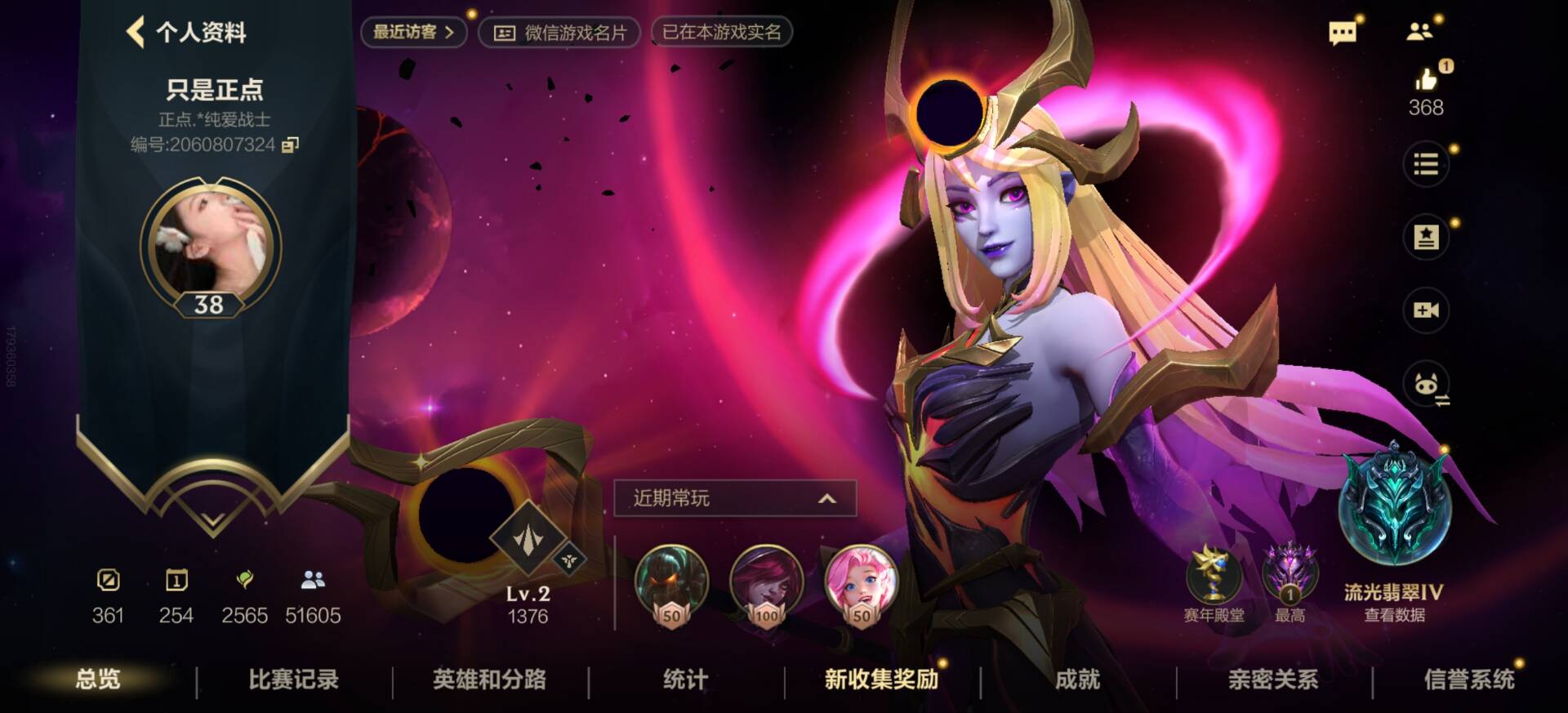Viewport: 1568px width, 713px height.
Task: Switch to the 英雄和分路 tab
Action: [x=489, y=680]
